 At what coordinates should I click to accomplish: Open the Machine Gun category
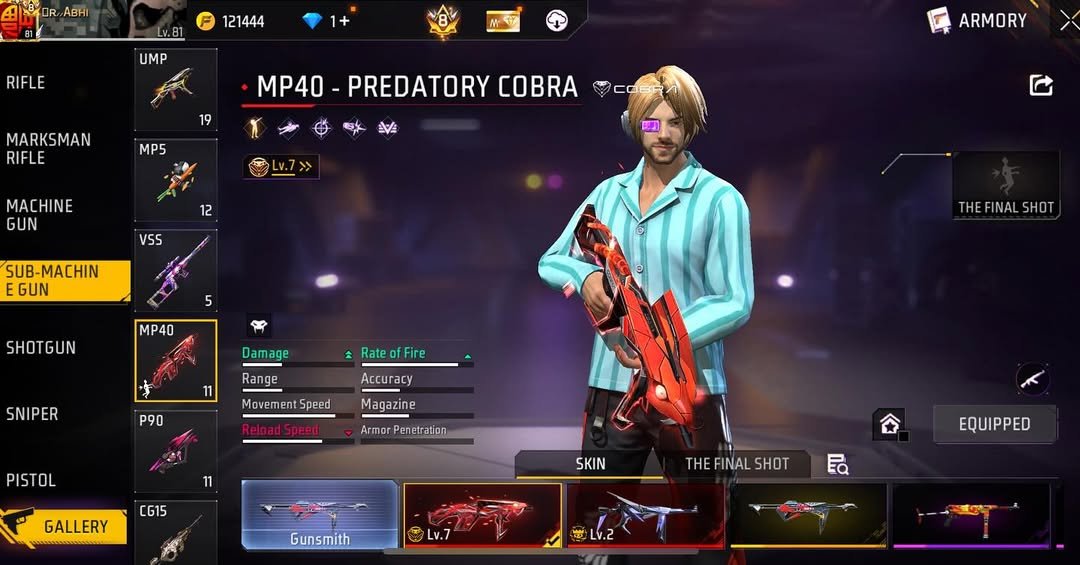click(40, 215)
